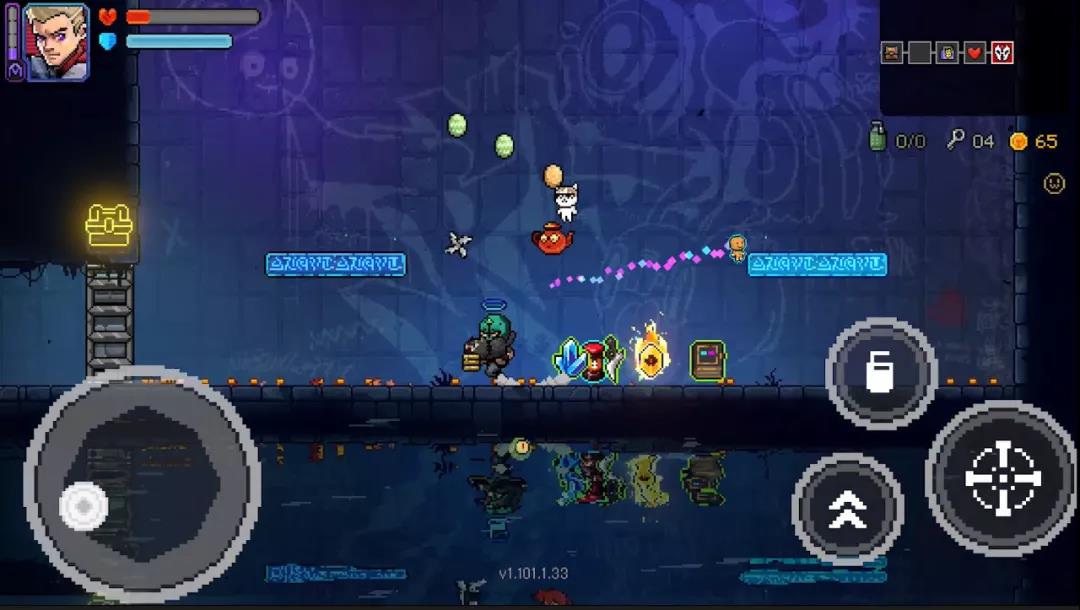The image size is (1080, 610).
Task: Select the purple character room on minimap
Action: (x=947, y=53)
